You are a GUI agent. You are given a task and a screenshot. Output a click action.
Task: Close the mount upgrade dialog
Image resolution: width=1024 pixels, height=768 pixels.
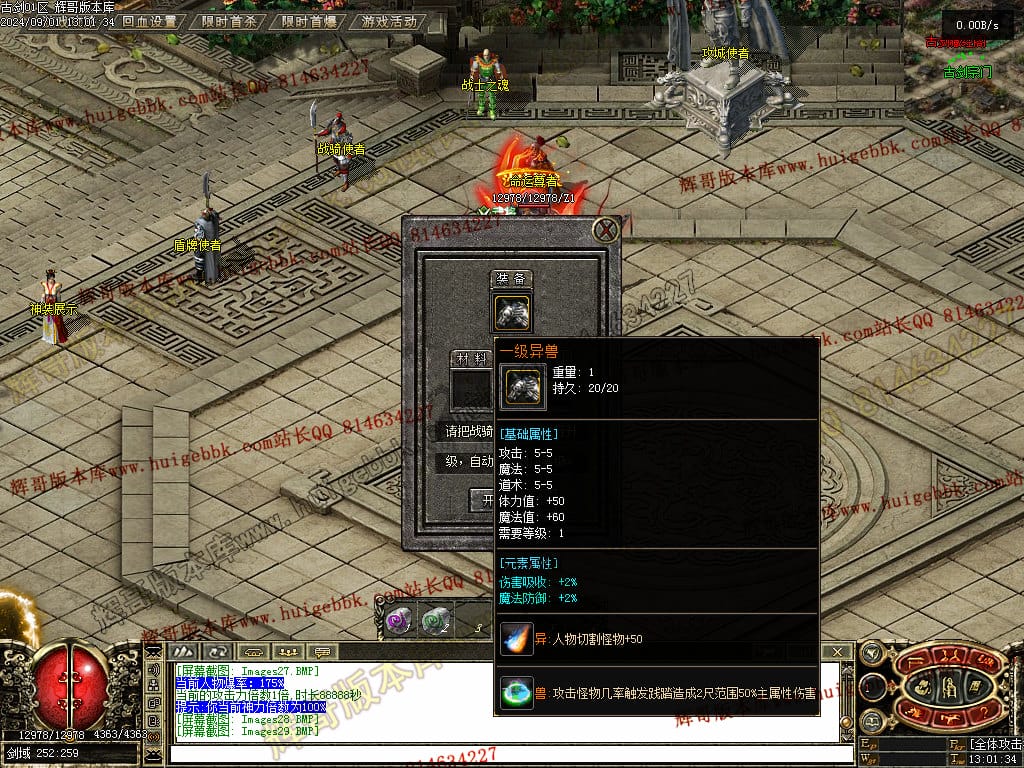click(x=605, y=231)
